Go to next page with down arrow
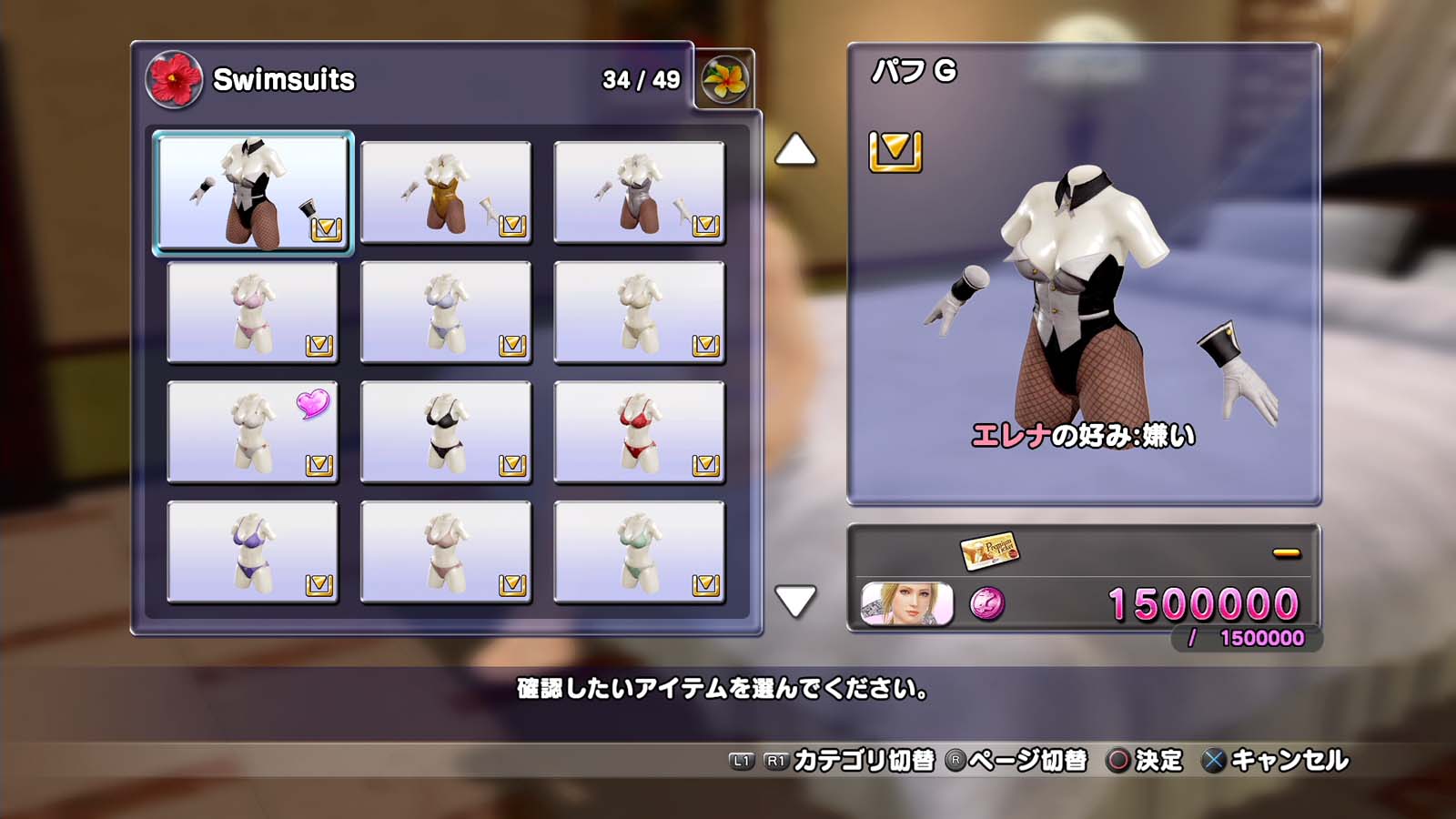Image resolution: width=1456 pixels, height=819 pixels. click(x=794, y=601)
